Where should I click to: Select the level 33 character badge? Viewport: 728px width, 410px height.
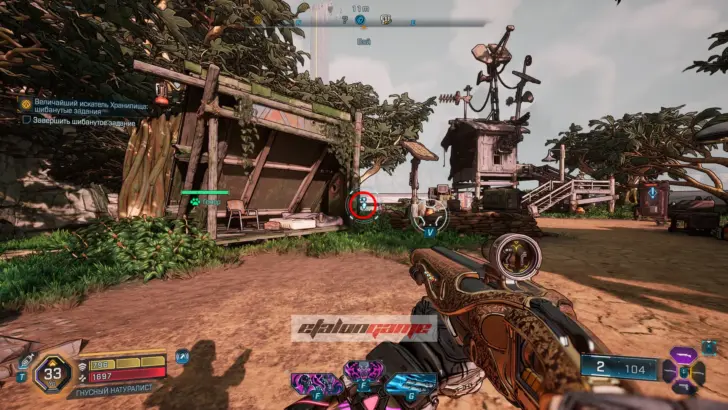tap(52, 375)
